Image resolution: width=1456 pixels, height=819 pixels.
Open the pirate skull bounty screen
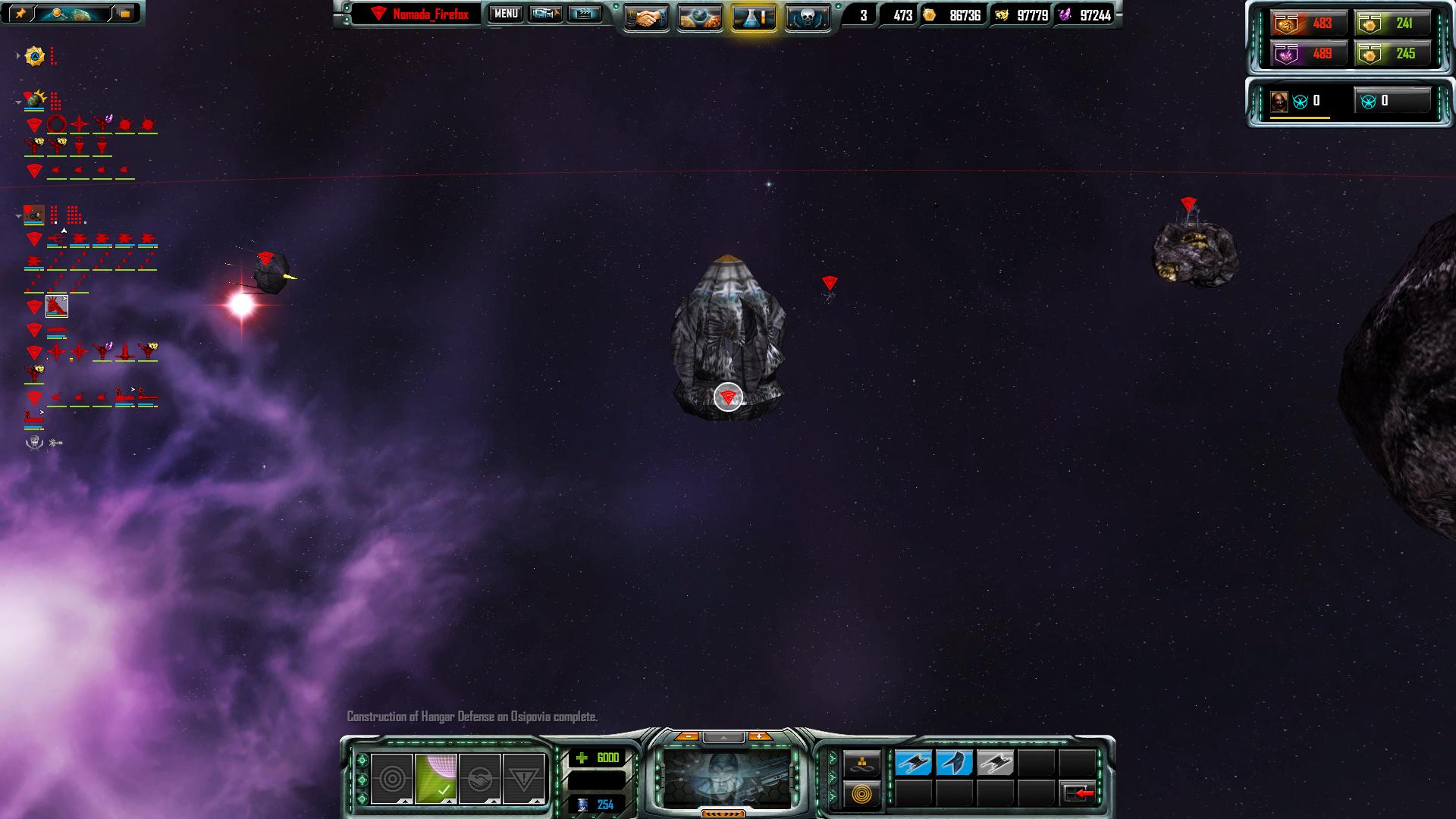[807, 17]
